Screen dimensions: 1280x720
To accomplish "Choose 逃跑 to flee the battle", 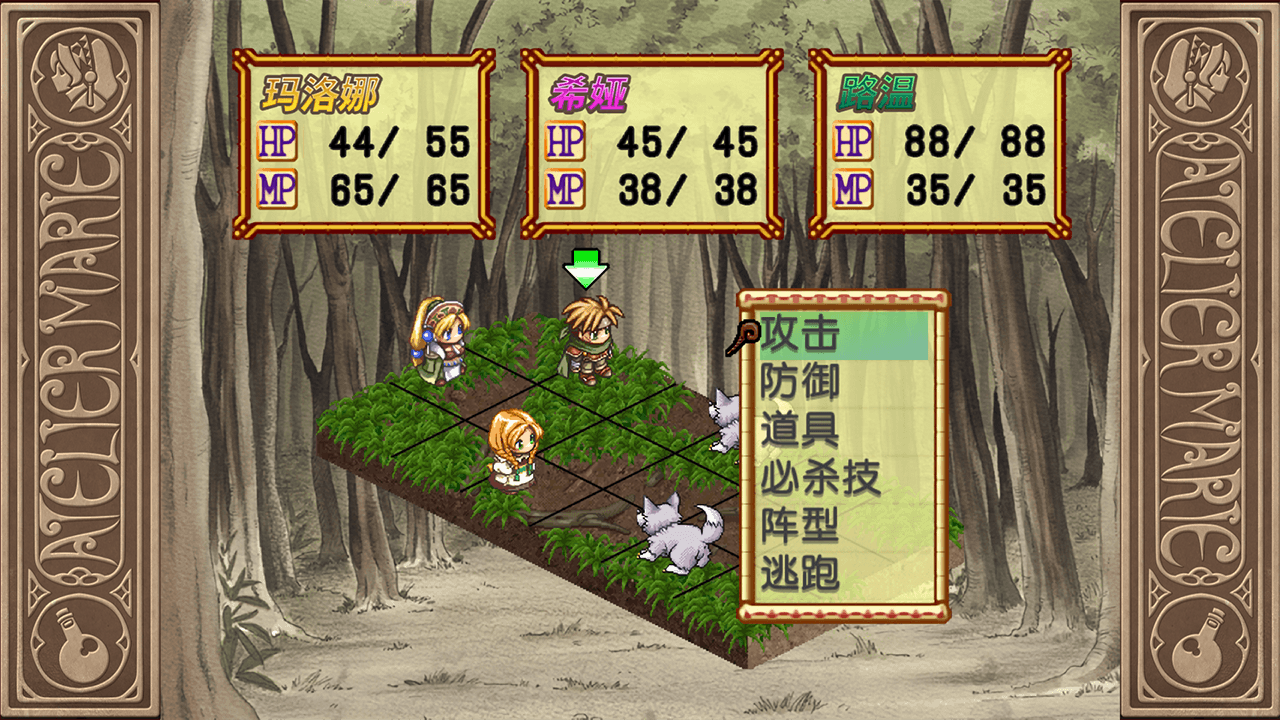I will click(x=800, y=575).
